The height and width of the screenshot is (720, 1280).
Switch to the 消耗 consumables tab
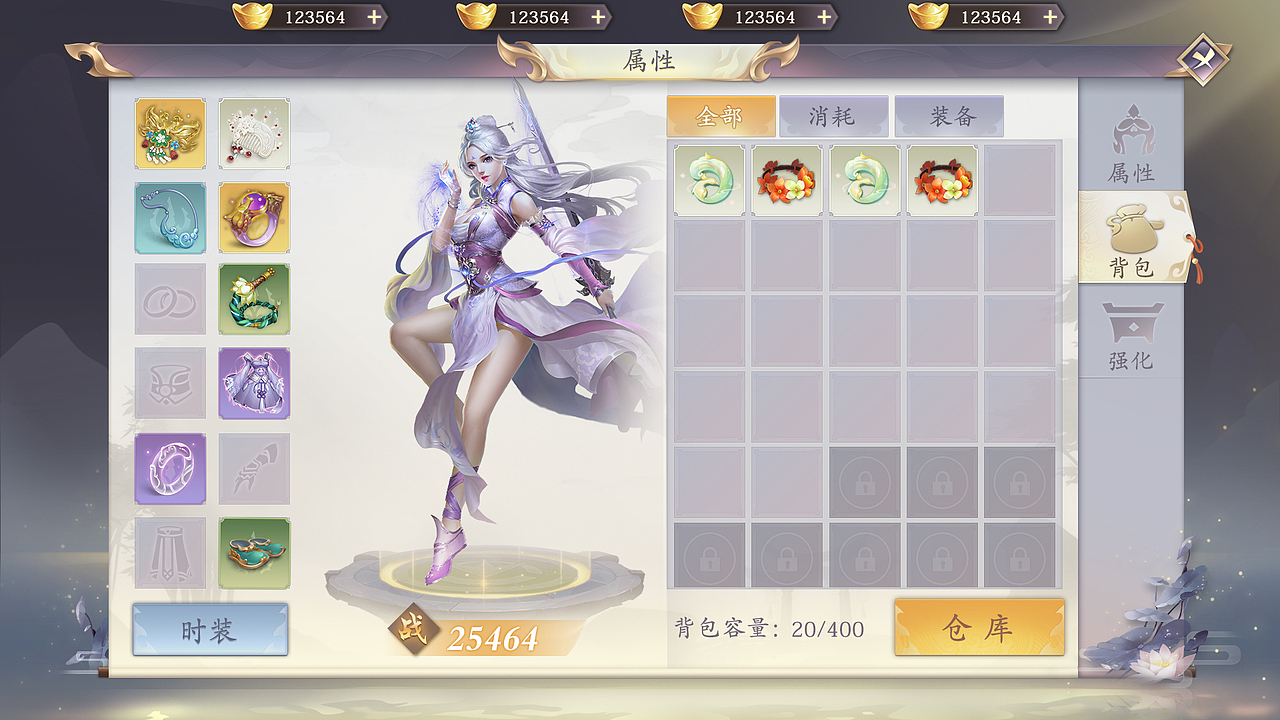(x=835, y=116)
